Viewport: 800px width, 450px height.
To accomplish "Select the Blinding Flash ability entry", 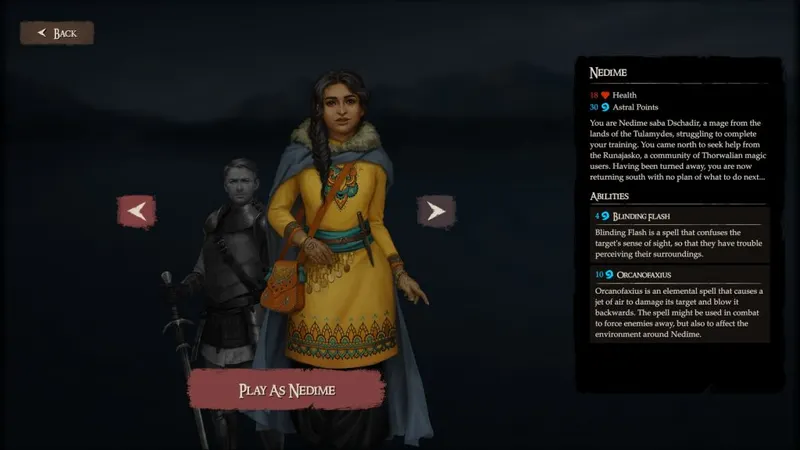I will click(x=677, y=234).
